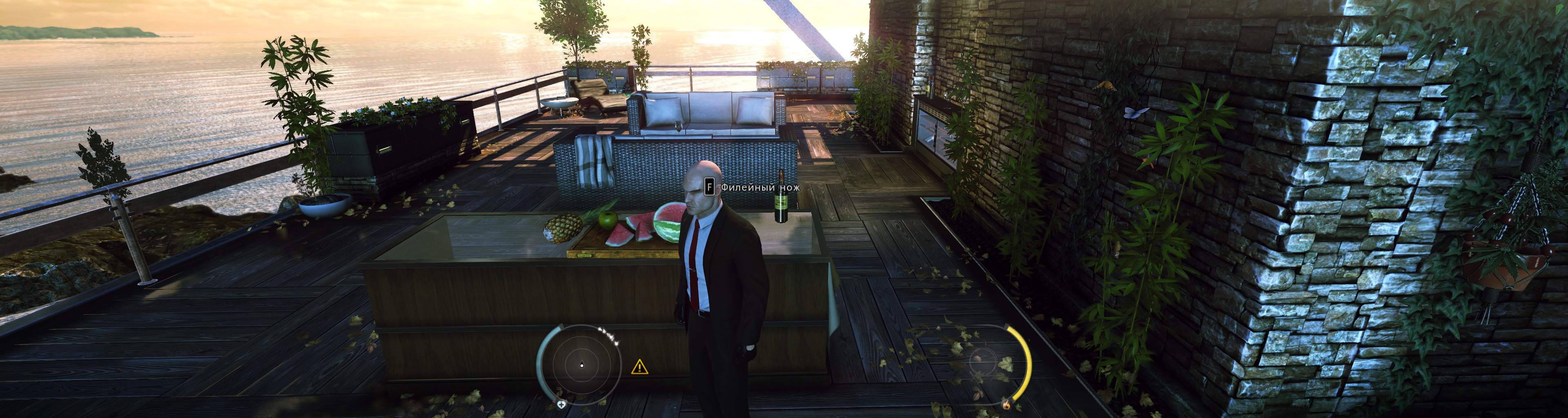The image size is (1568, 418).
Task: Click the health cross heart icon
Action: click(x=561, y=404)
